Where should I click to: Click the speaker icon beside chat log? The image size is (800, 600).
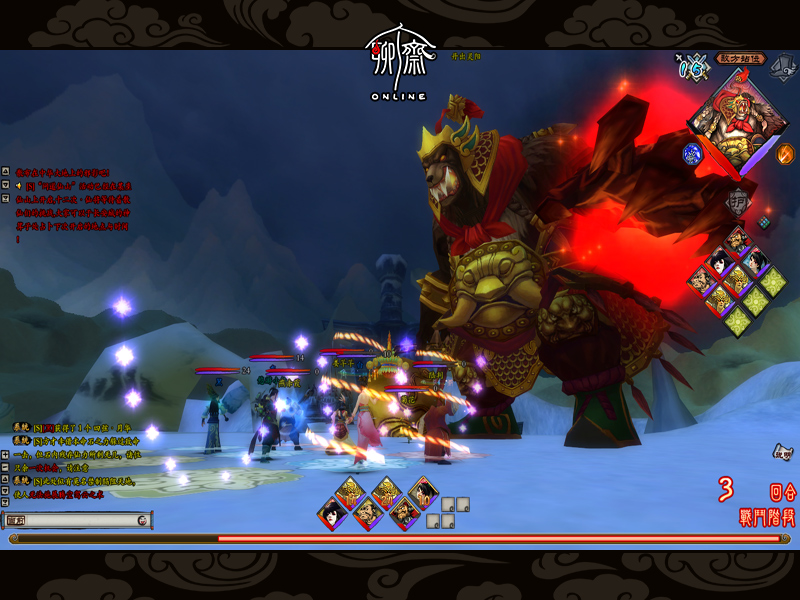19,184
